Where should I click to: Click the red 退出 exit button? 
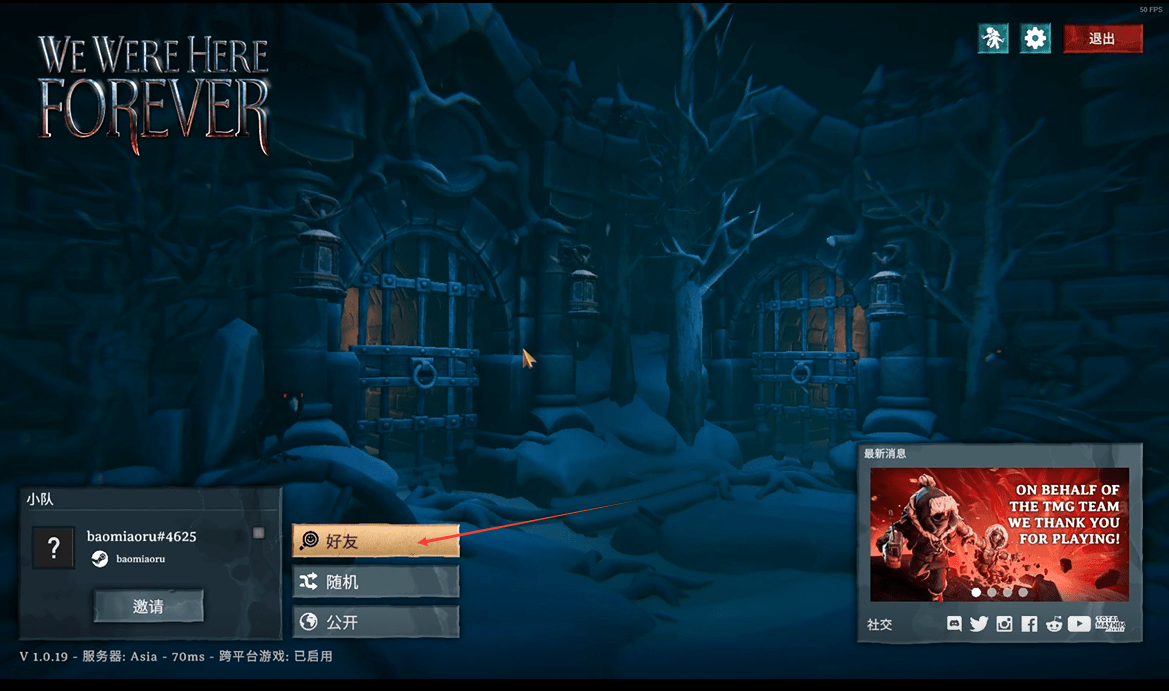point(1102,39)
